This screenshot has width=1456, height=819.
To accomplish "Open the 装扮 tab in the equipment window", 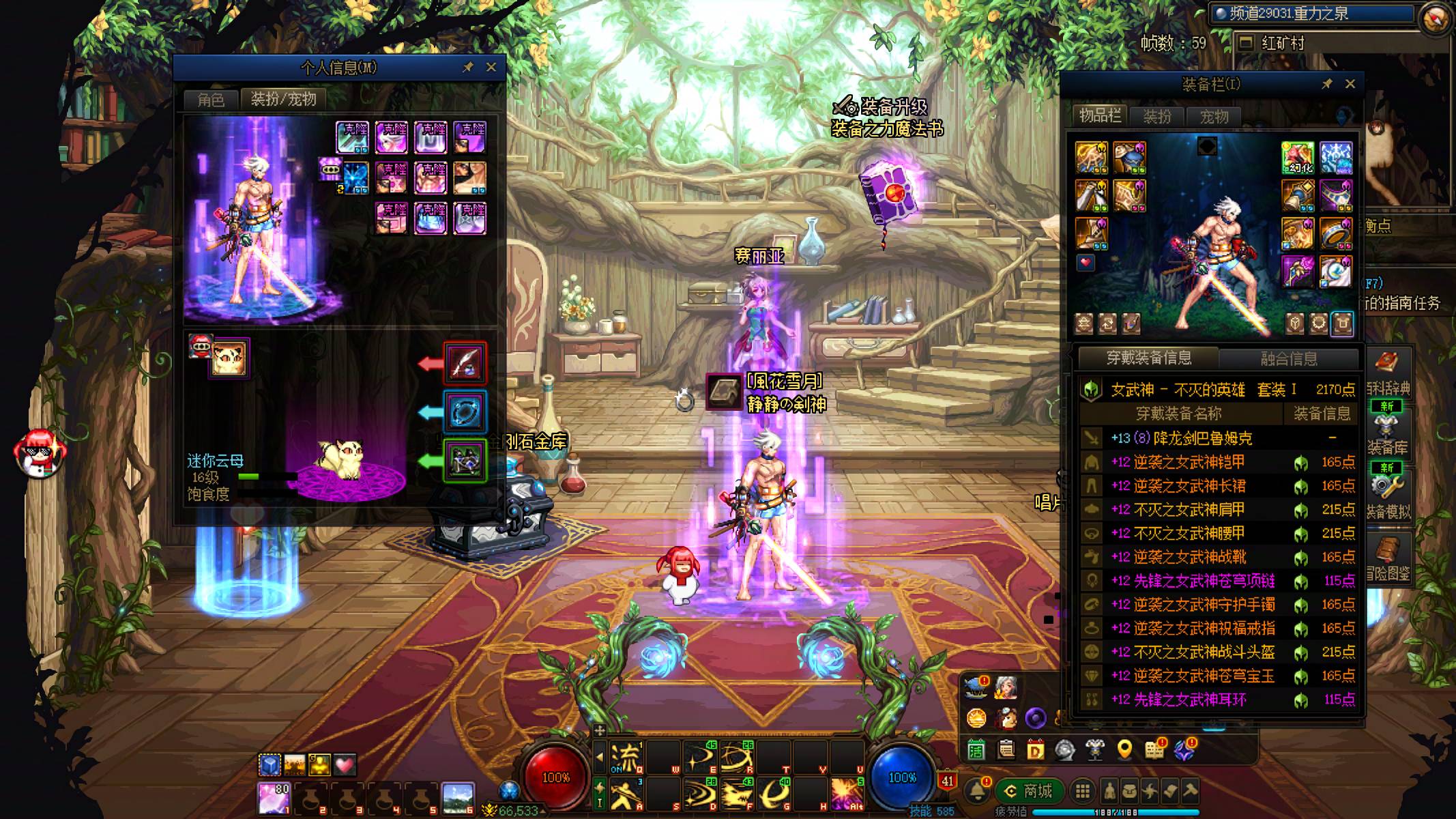I will point(1157,117).
